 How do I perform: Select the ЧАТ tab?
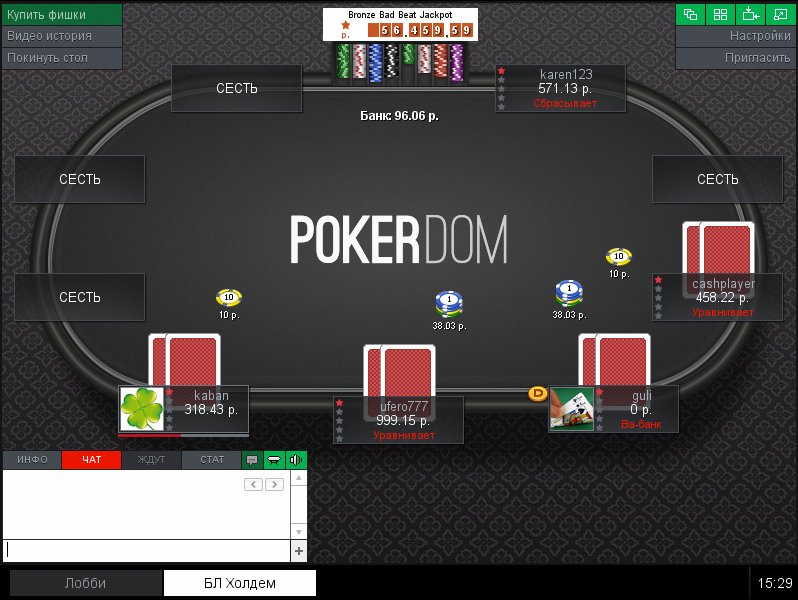[91, 460]
